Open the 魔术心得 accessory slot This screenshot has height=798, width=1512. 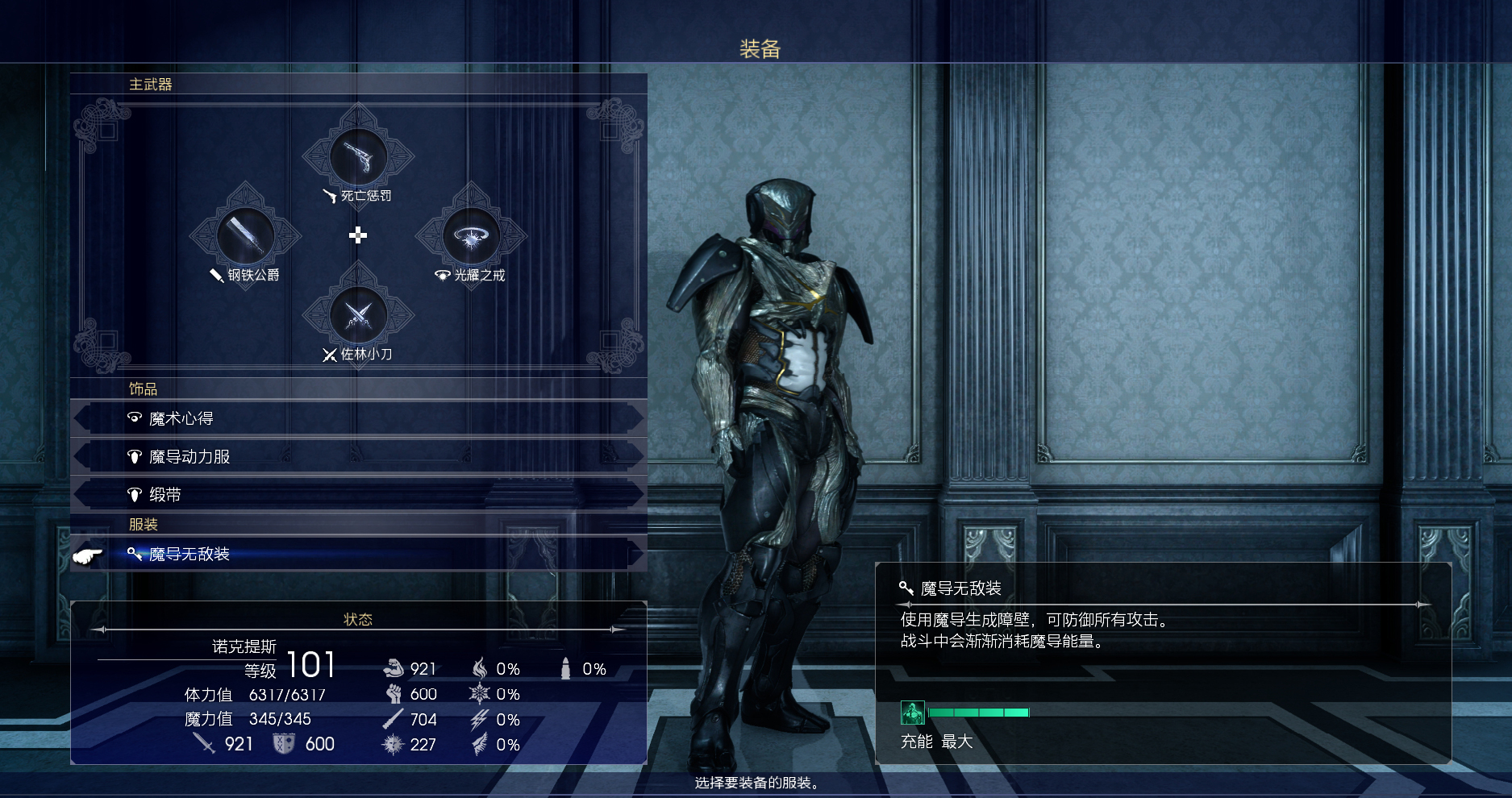(358, 418)
